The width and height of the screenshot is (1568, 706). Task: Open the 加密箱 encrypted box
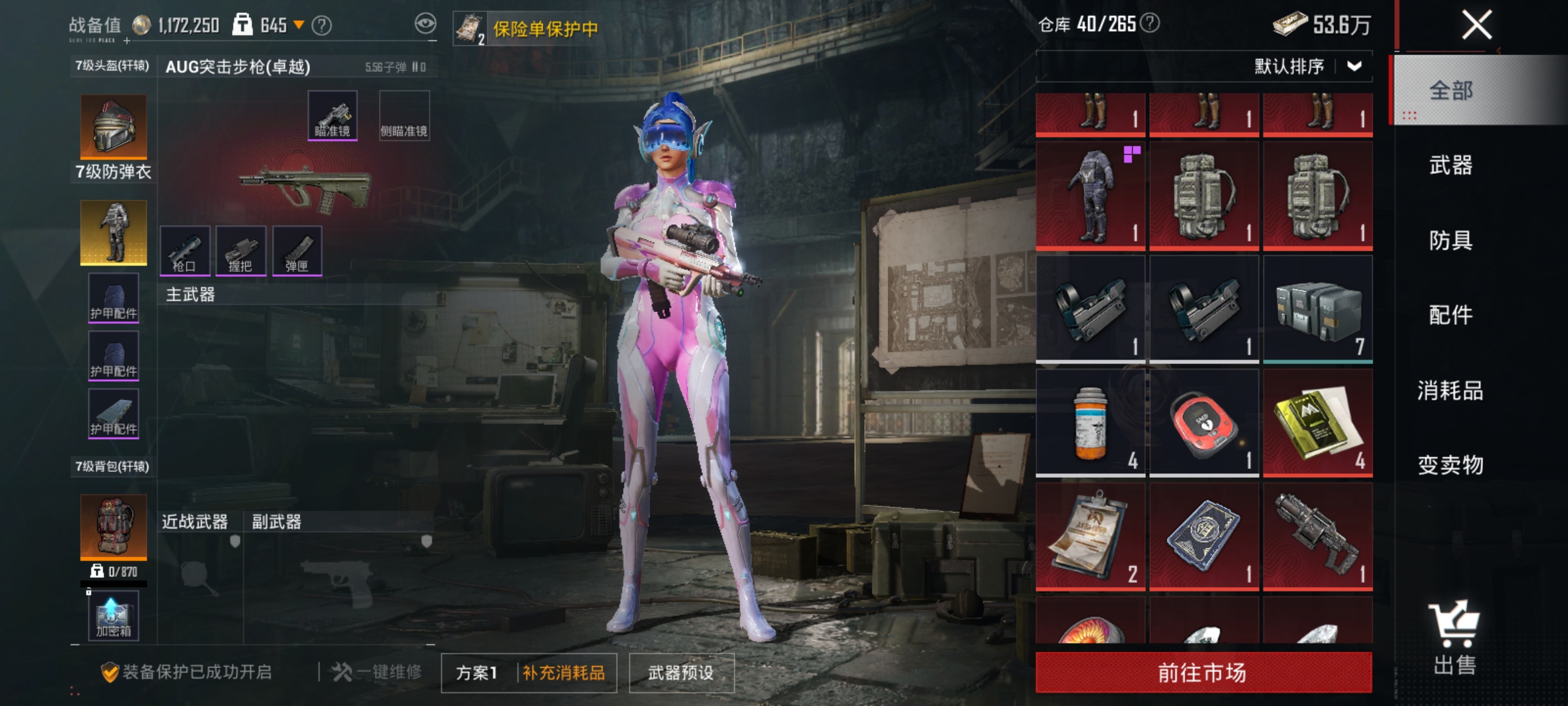click(x=113, y=615)
